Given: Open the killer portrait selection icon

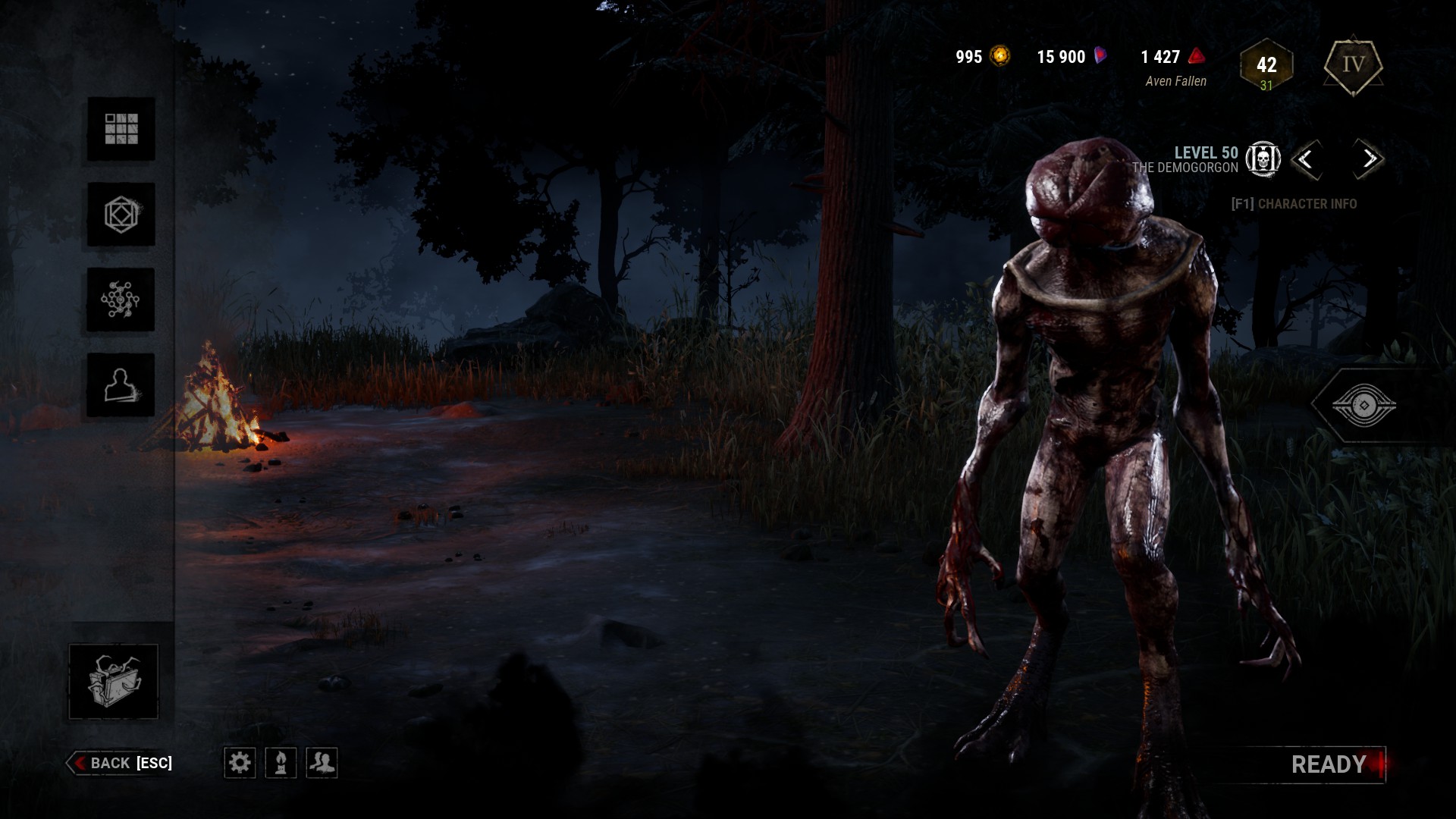Looking at the screenshot, I should click(x=1263, y=159).
